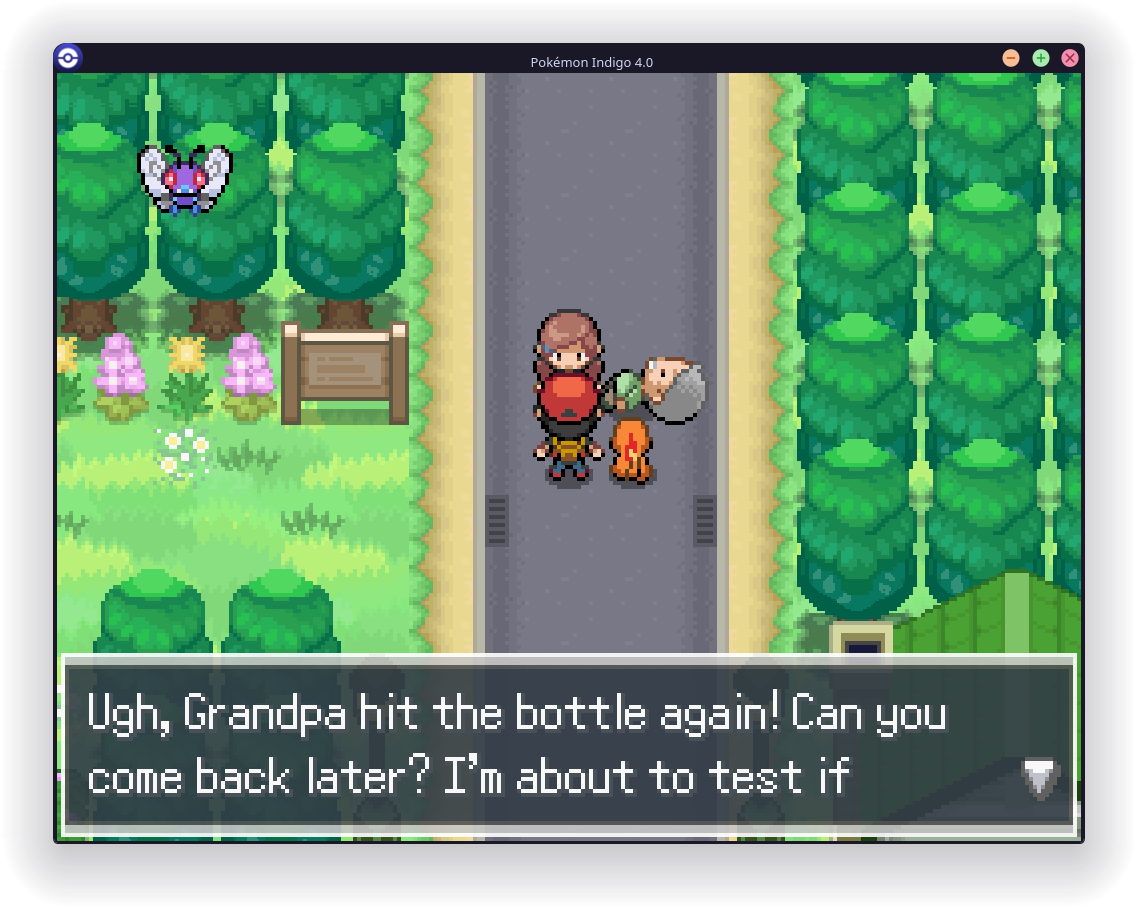
Task: Maximize the game window
Action: (x=1041, y=58)
